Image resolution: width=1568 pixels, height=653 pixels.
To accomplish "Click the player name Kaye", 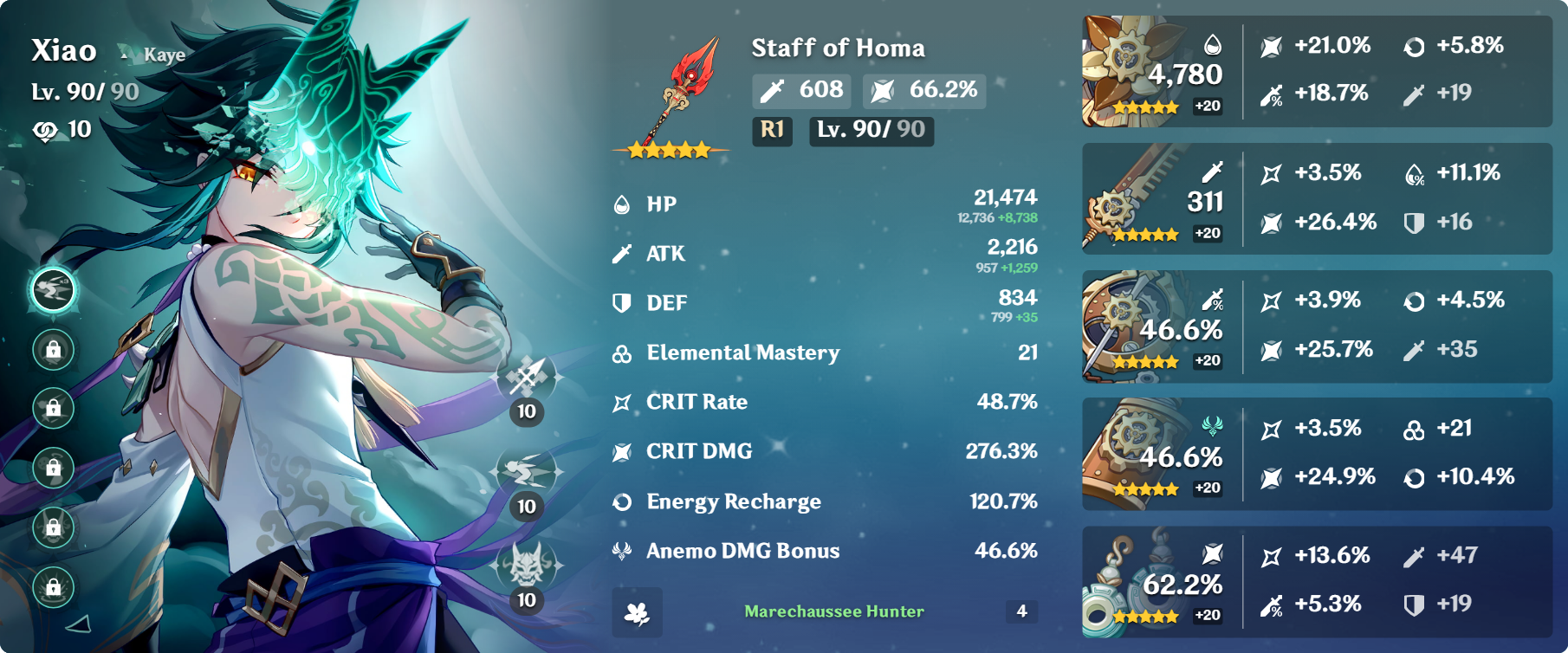I will tap(165, 55).
